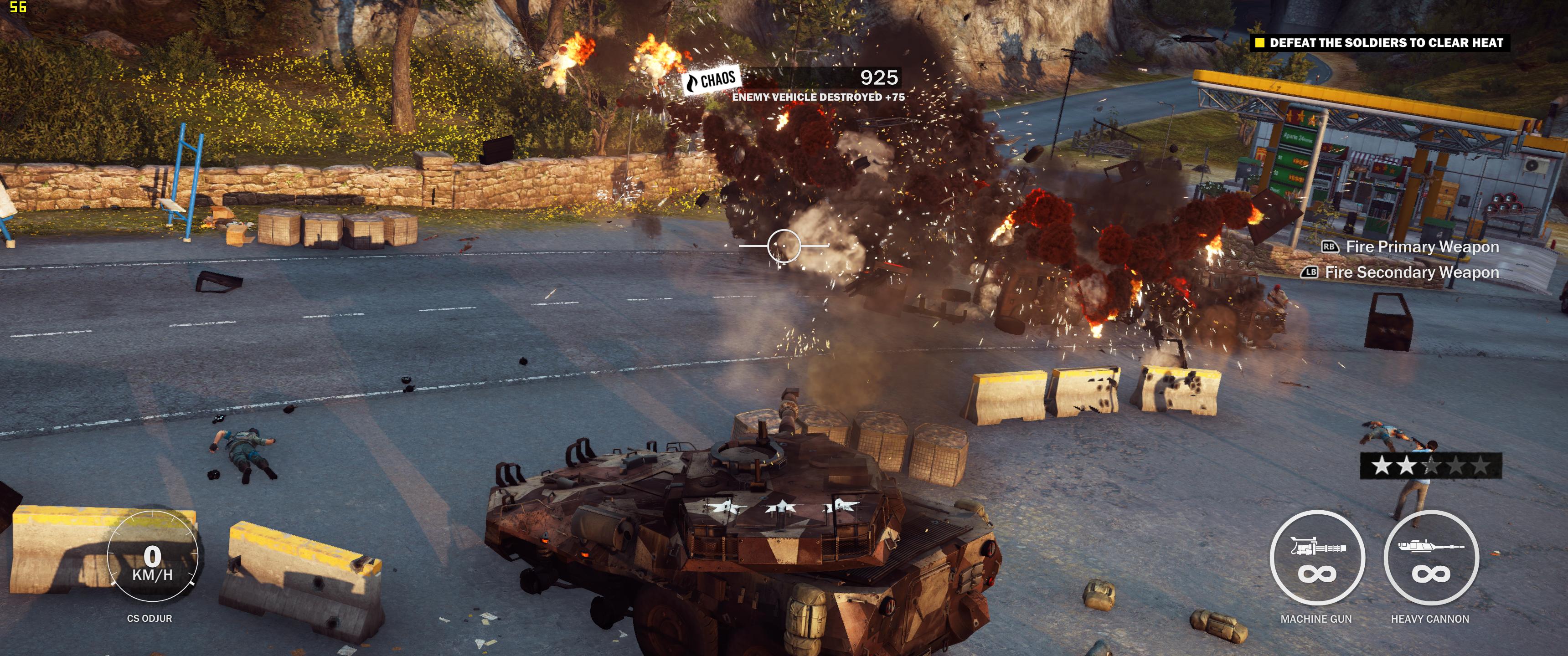1568x656 pixels.
Task: Click the yellow objective marker square
Action: (x=1261, y=44)
